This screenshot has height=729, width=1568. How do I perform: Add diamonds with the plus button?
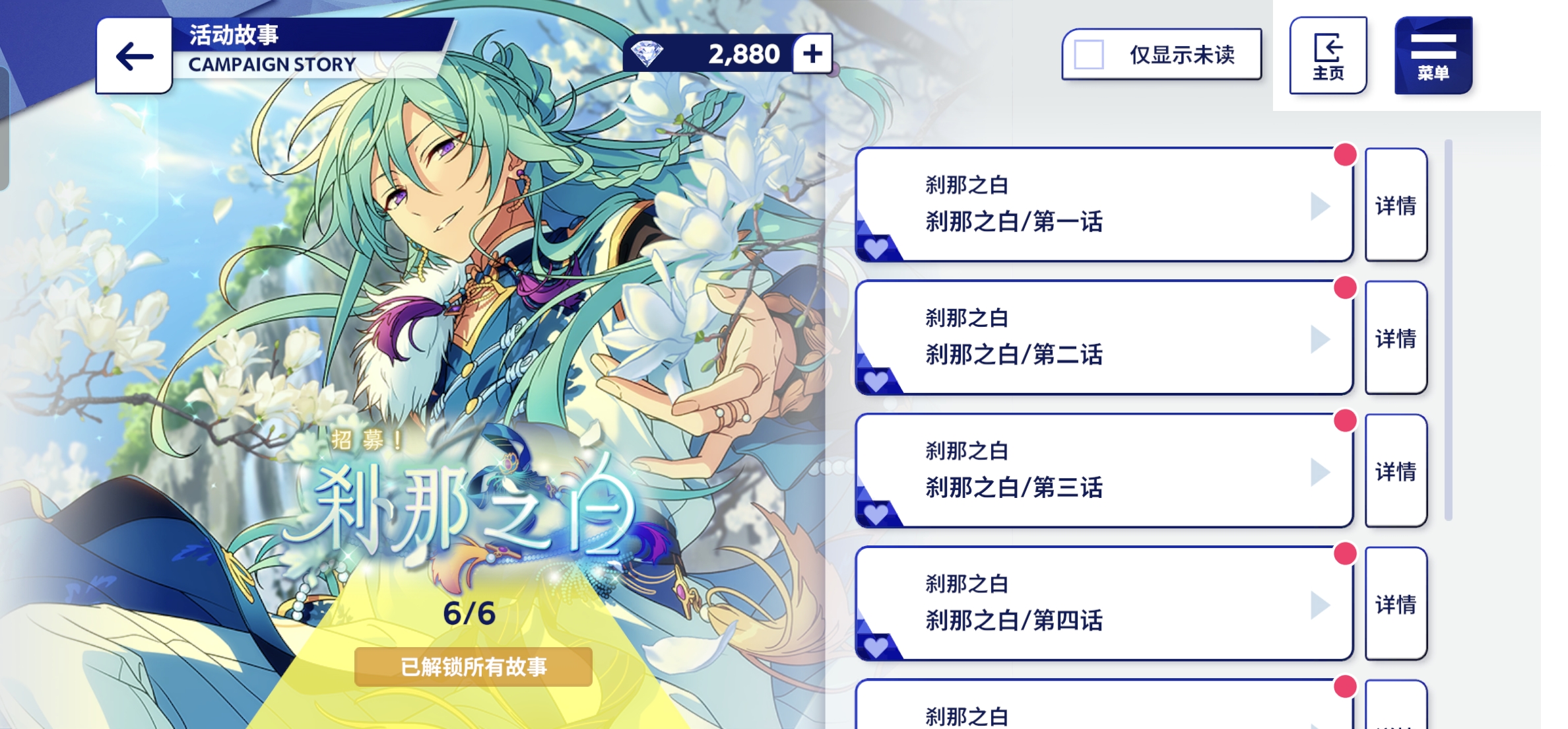click(x=812, y=53)
